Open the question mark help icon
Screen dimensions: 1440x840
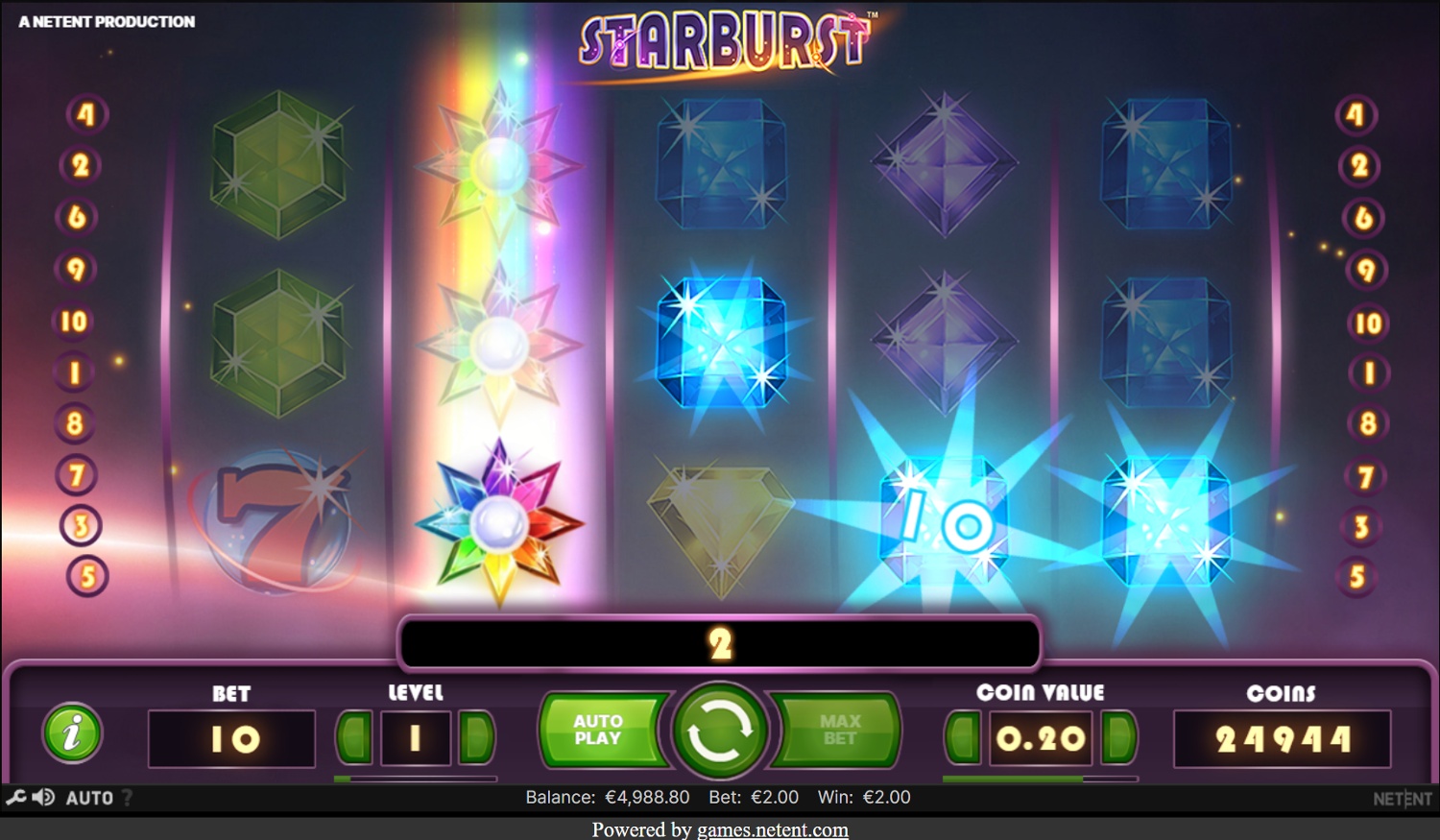click(x=127, y=798)
